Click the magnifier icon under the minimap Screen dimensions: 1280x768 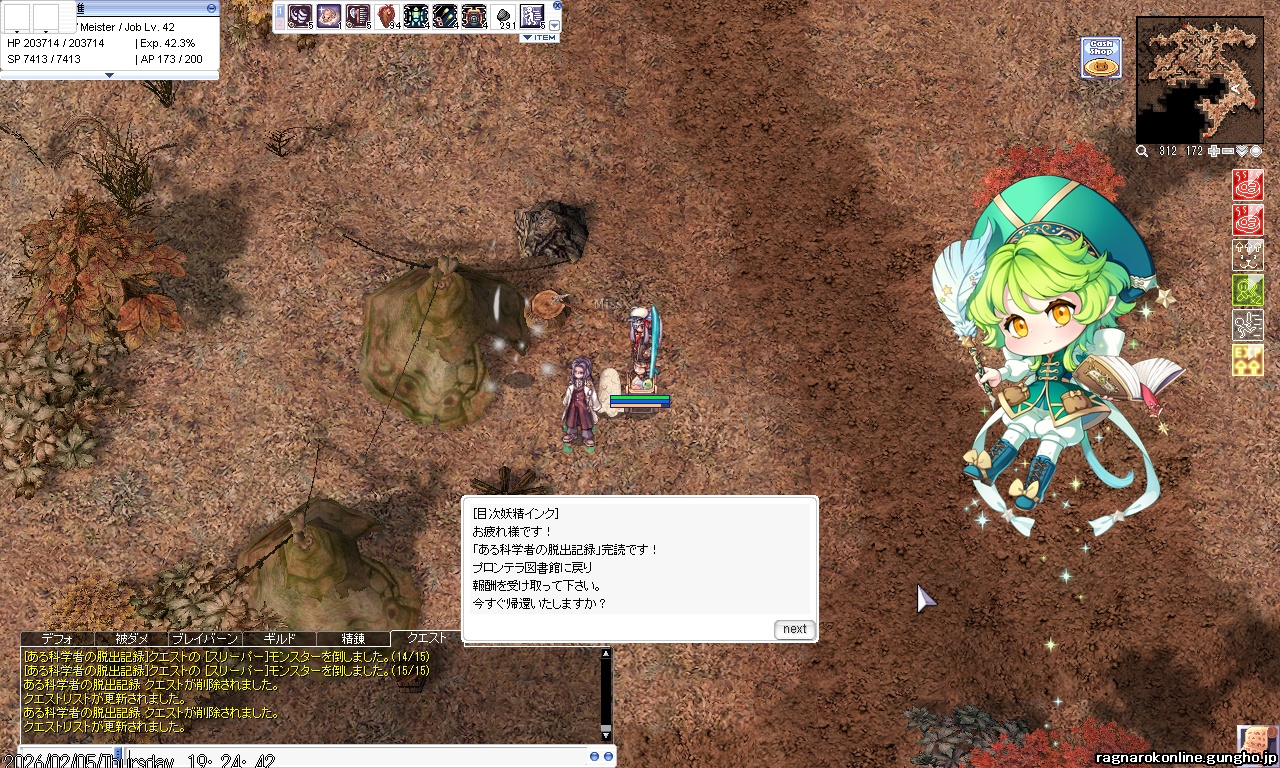click(x=1142, y=151)
